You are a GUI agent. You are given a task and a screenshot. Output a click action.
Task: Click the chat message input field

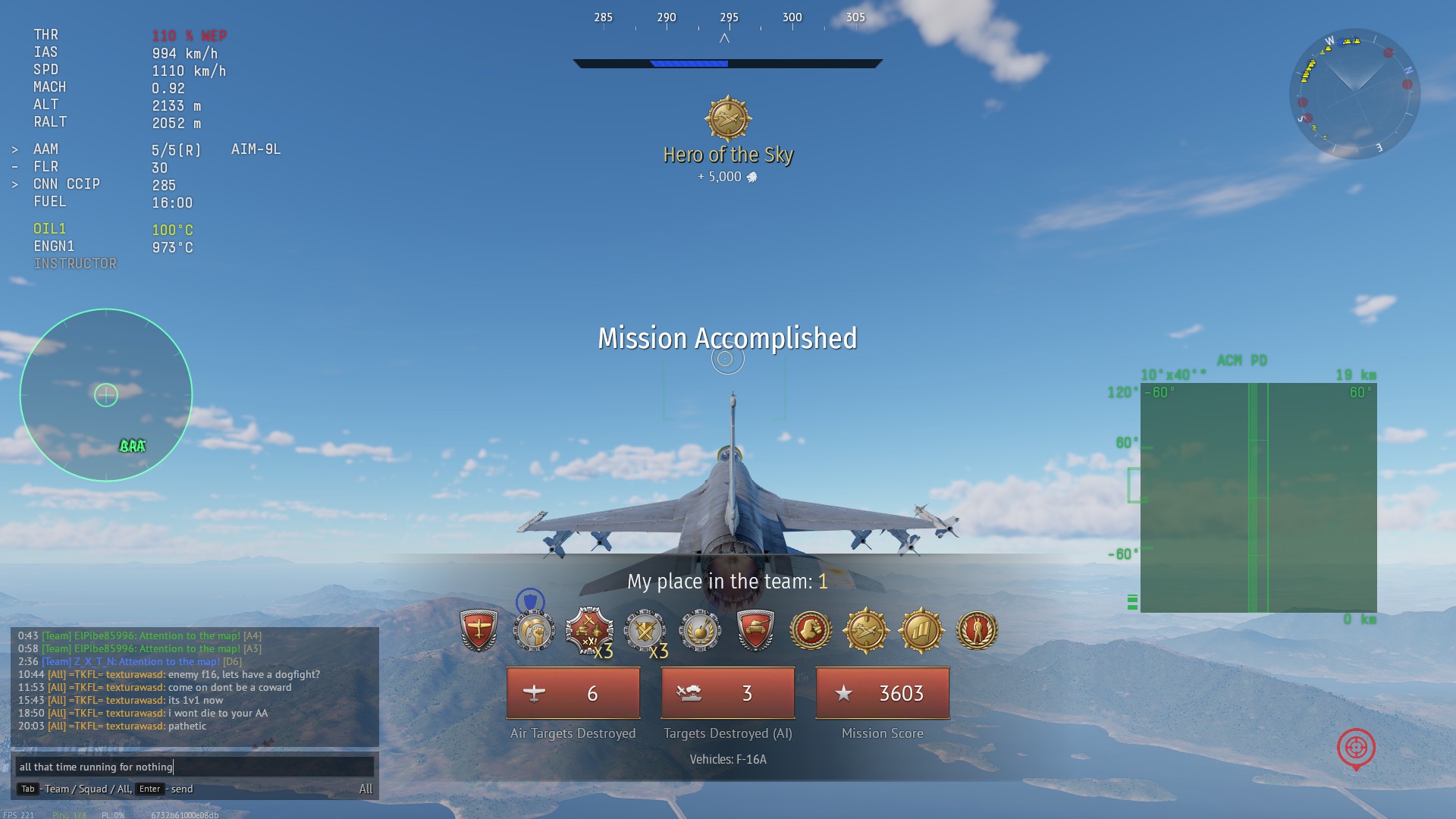[x=195, y=767]
